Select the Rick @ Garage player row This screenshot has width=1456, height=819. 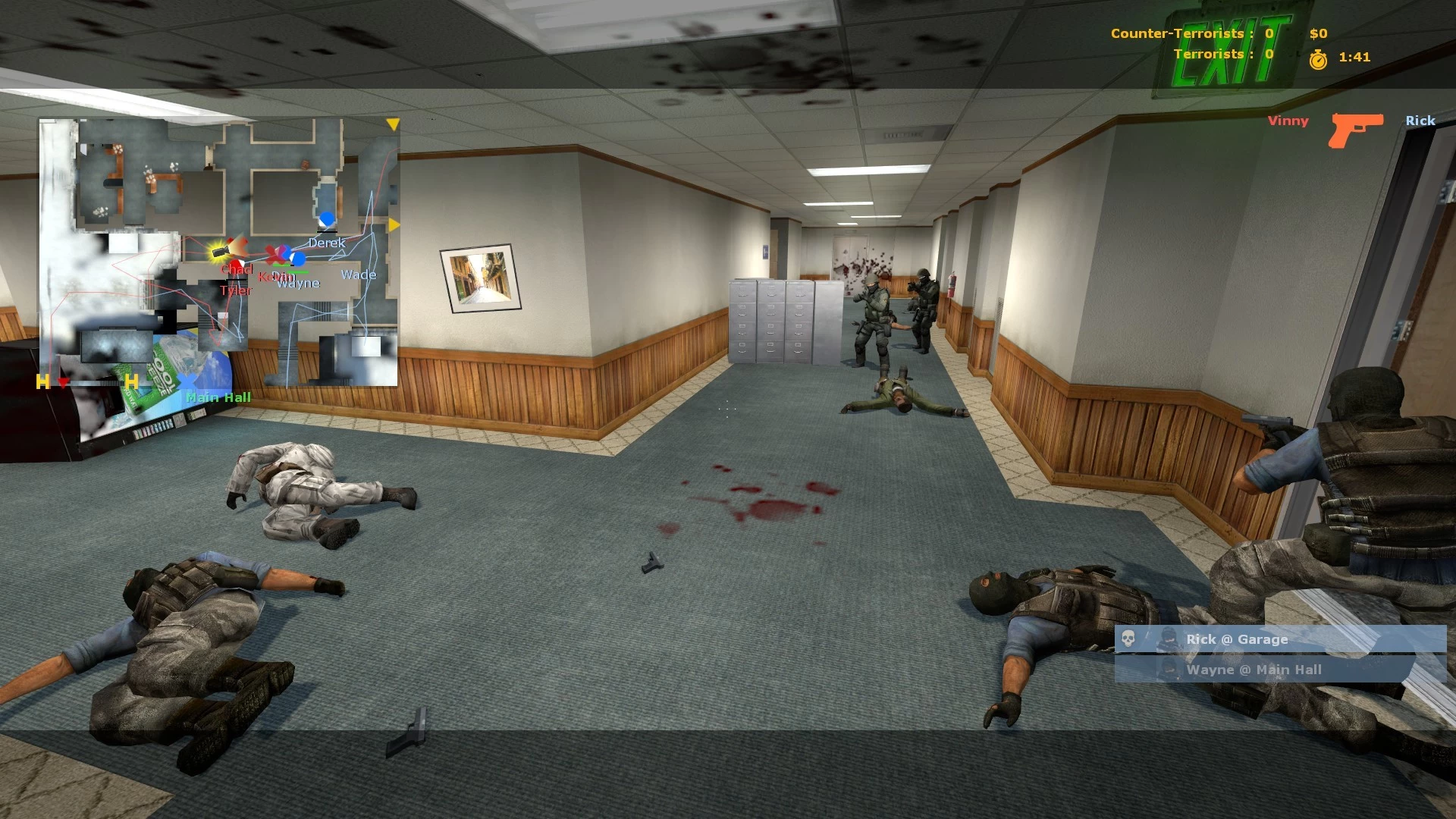tap(1280, 639)
